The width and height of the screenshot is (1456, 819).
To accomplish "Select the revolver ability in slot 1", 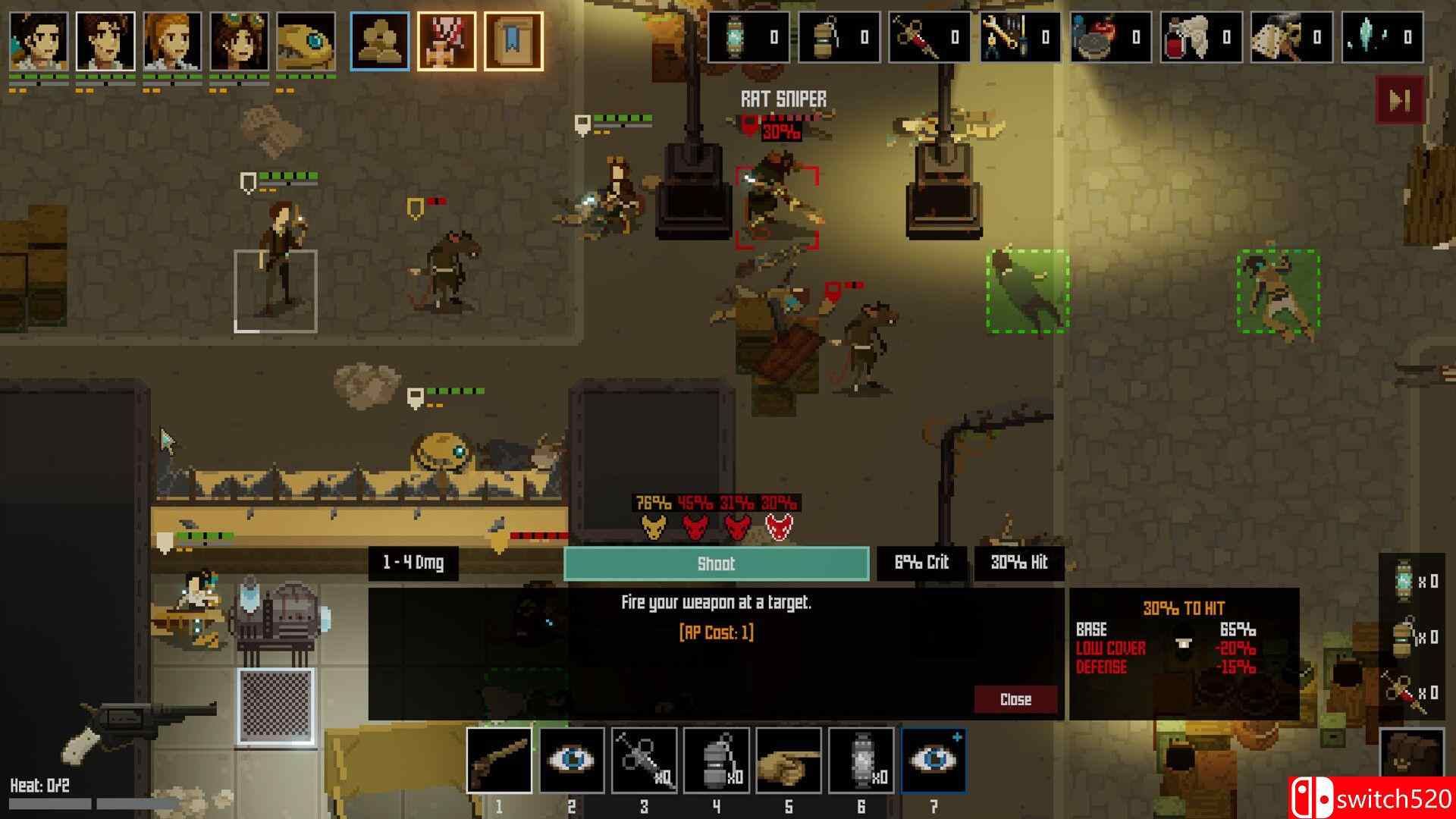I will pos(499,760).
